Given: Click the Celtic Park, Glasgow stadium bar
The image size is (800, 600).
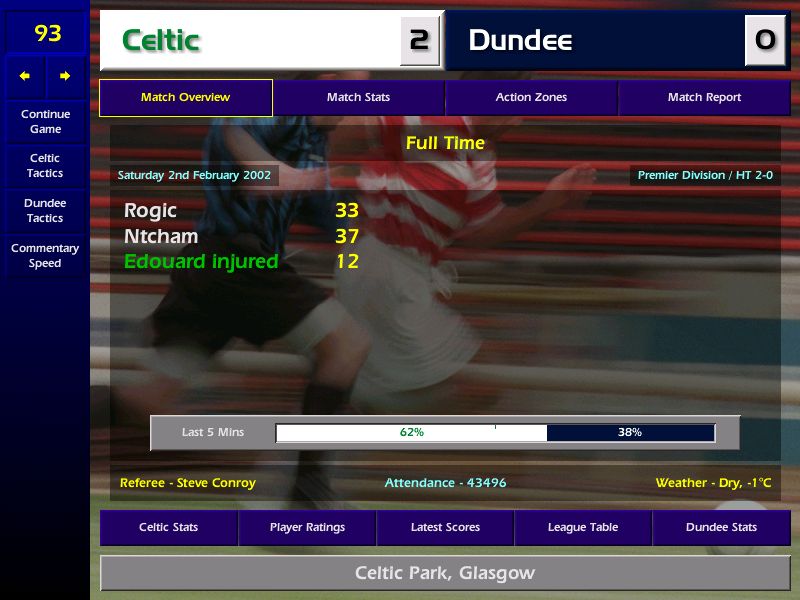Looking at the screenshot, I should (445, 574).
